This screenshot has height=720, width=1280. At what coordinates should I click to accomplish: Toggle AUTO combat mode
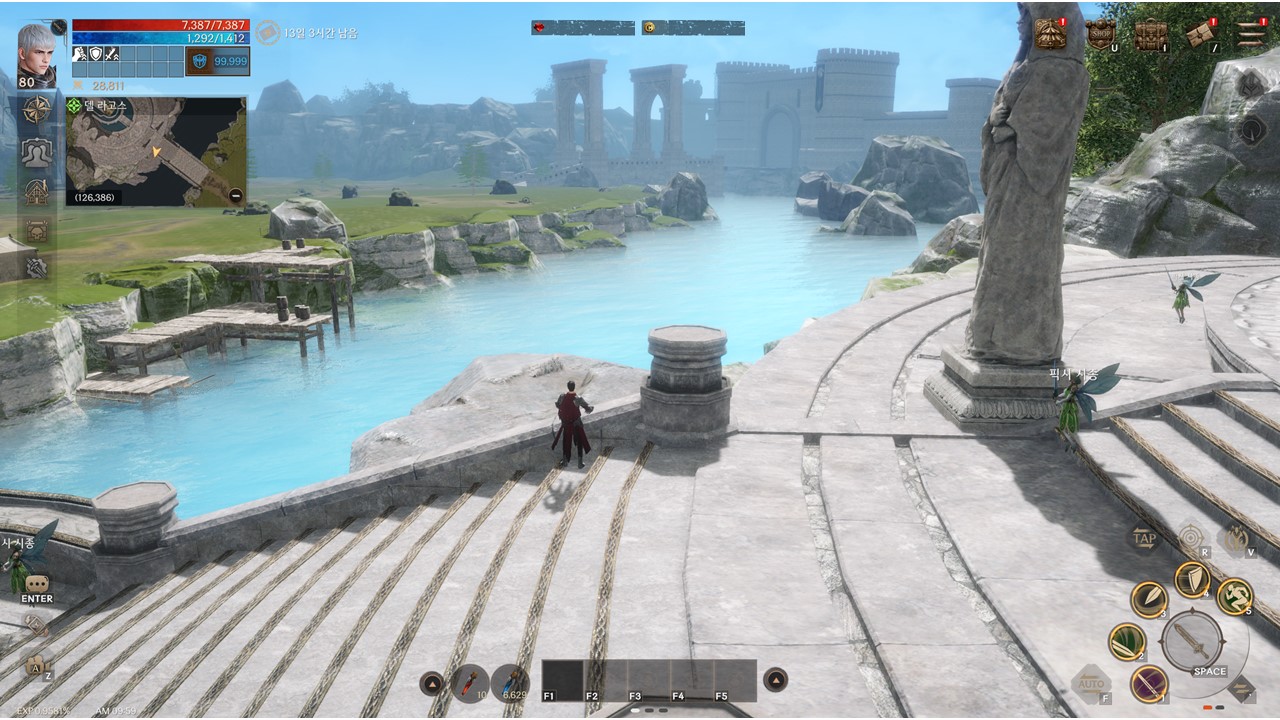(x=1091, y=684)
